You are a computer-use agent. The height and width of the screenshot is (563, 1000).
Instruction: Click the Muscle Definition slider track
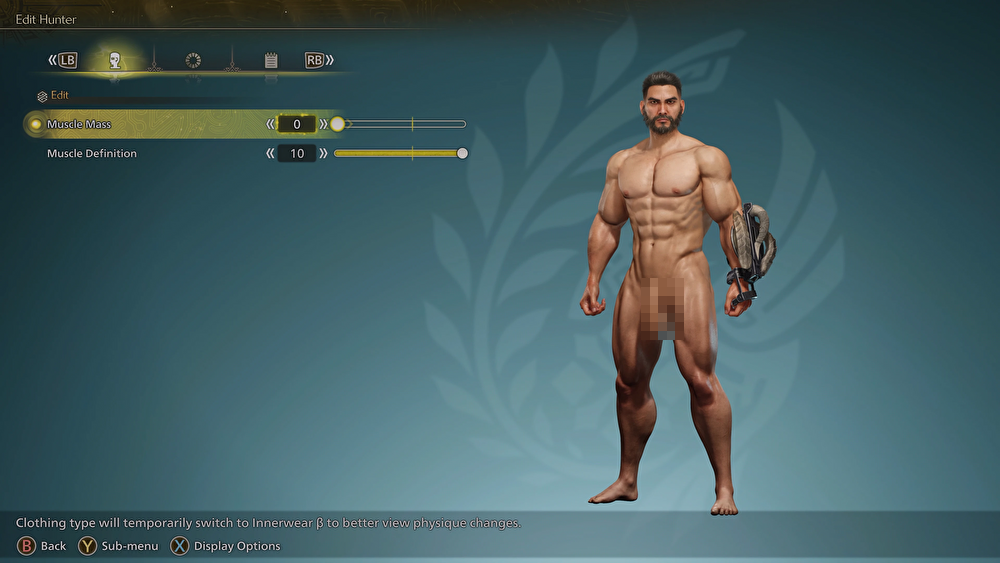[398, 154]
